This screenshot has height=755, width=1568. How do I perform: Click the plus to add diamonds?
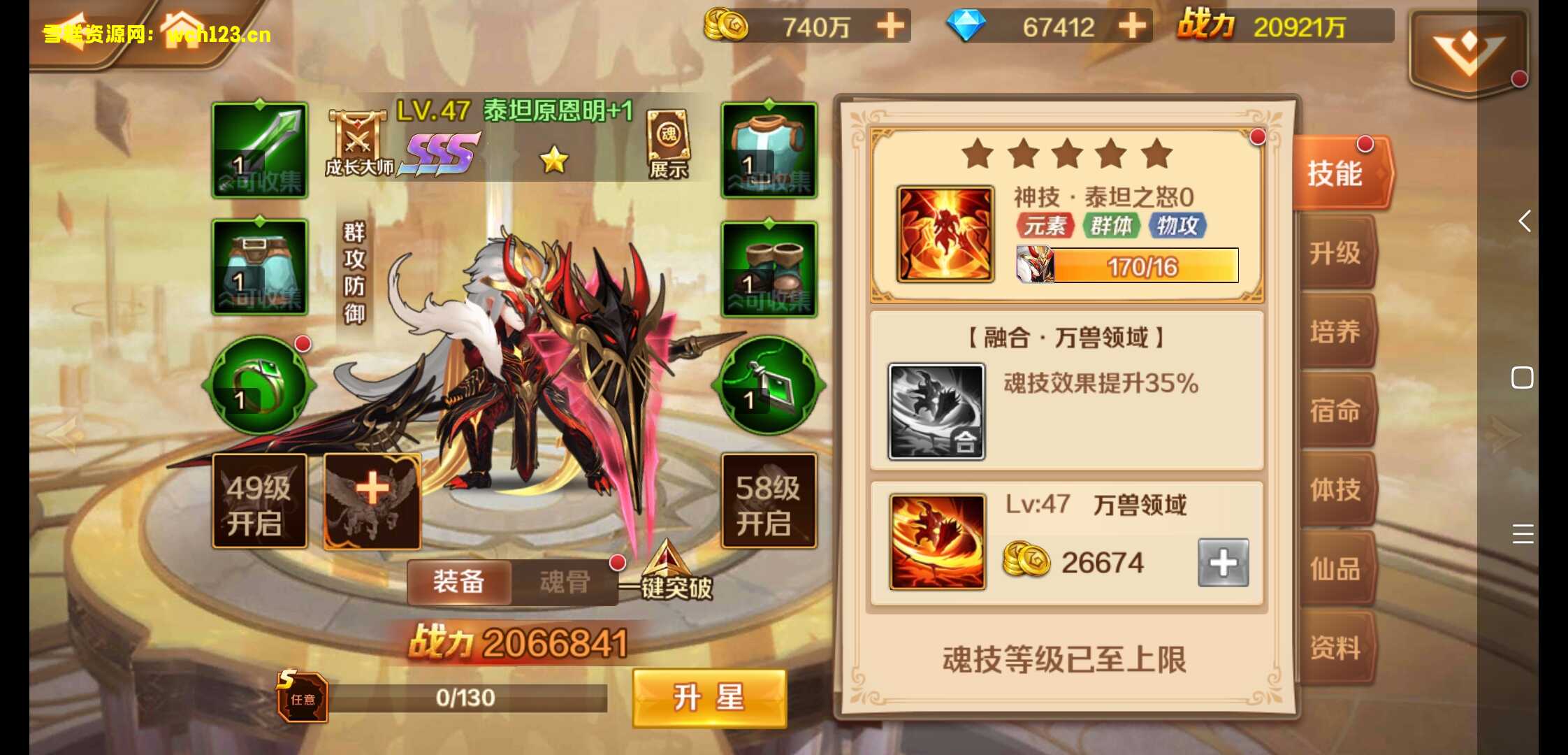pyautogui.click(x=1132, y=26)
